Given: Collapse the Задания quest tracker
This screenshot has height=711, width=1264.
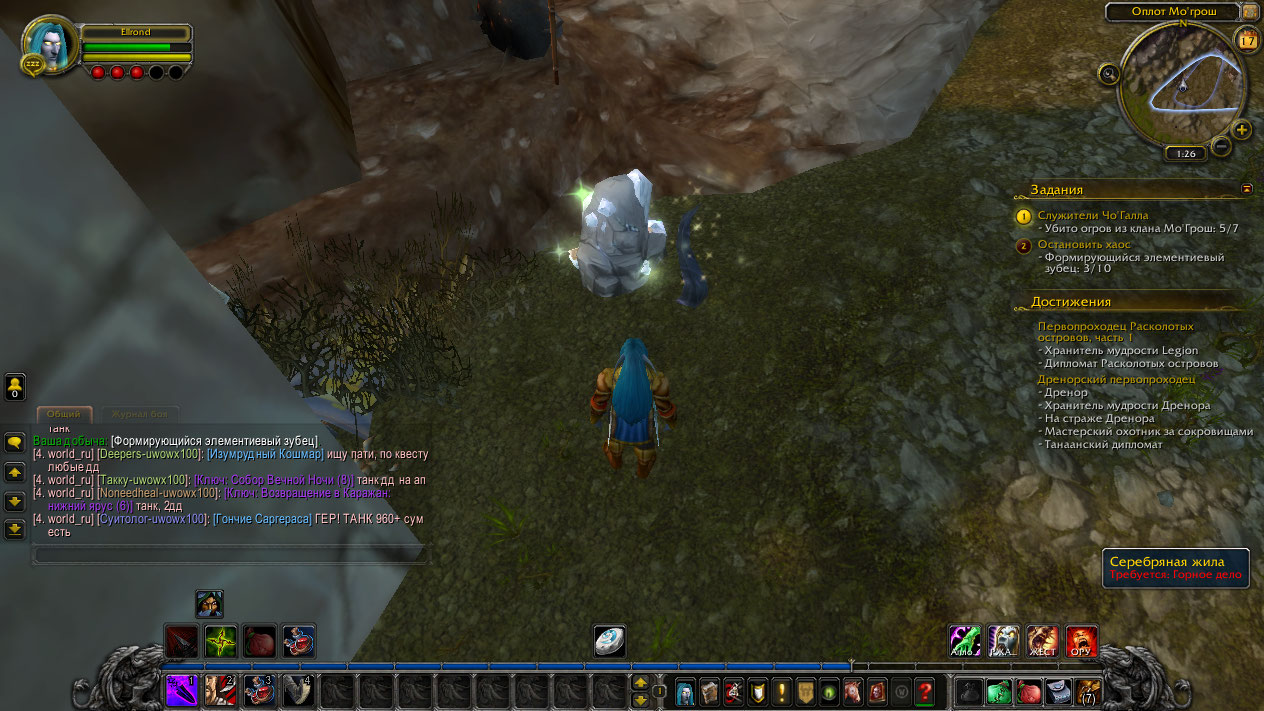Looking at the screenshot, I should [1247, 188].
